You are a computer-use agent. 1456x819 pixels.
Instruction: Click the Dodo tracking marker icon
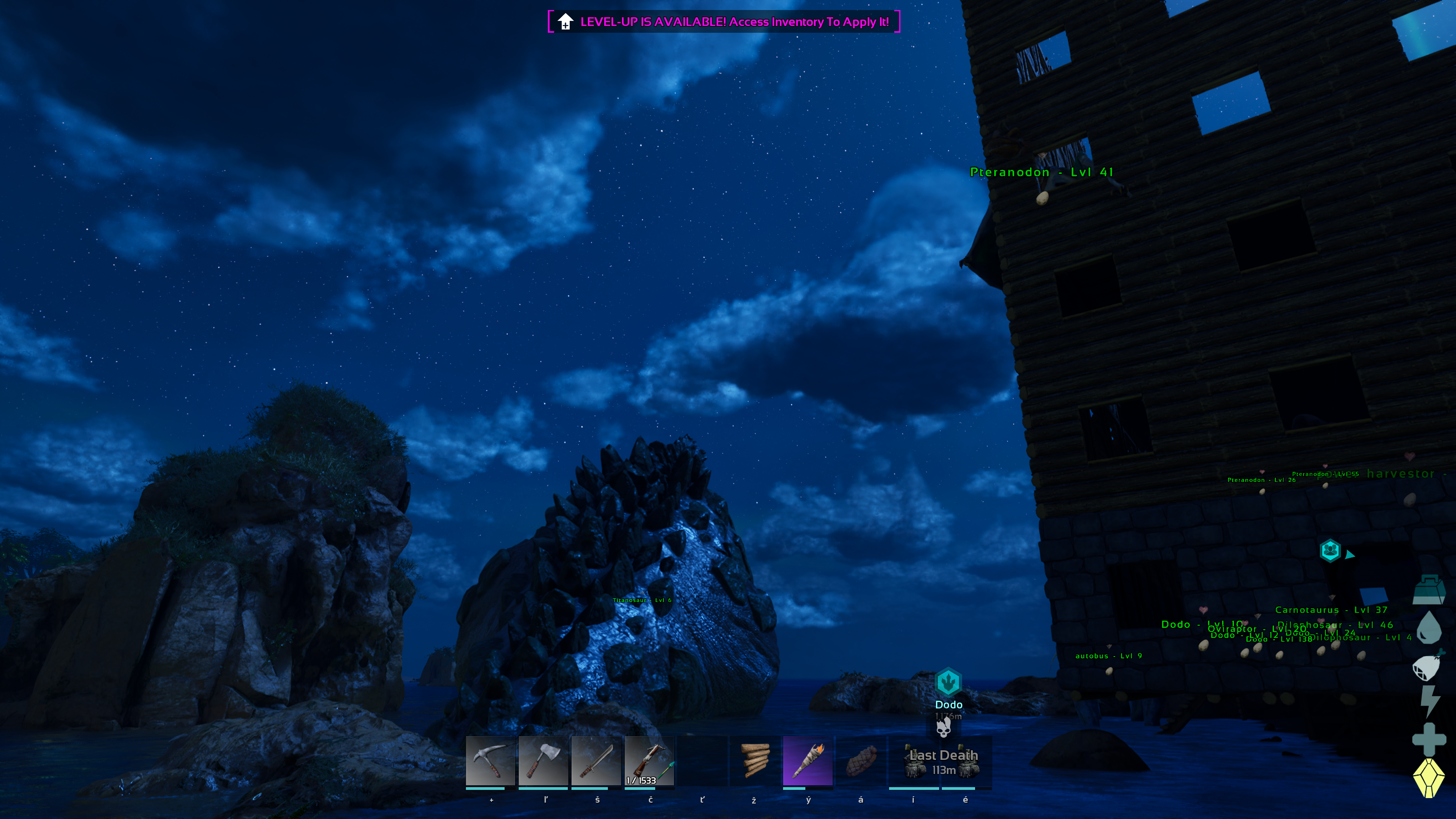[x=948, y=682]
